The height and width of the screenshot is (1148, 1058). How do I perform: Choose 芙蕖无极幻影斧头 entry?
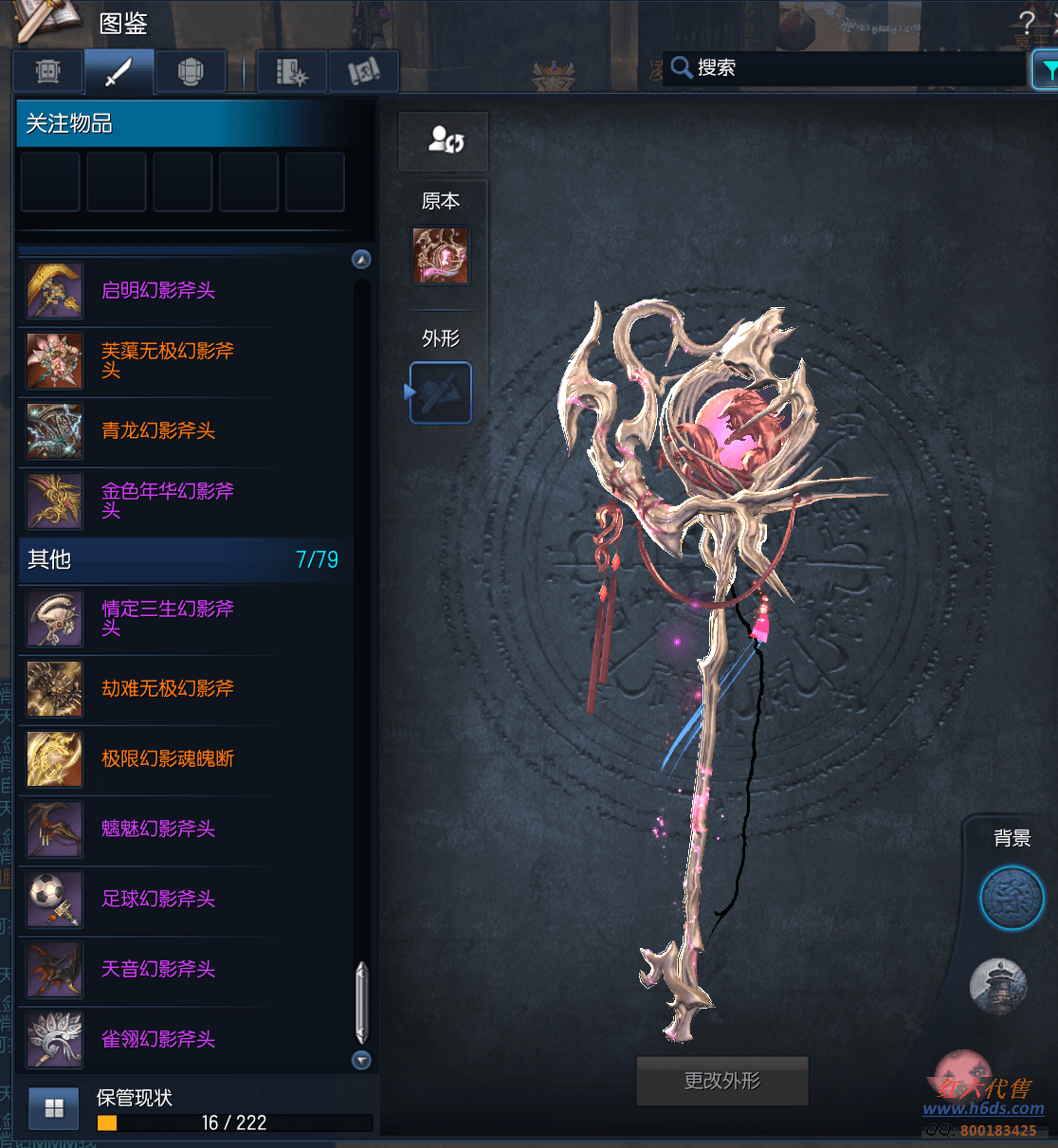[167, 360]
